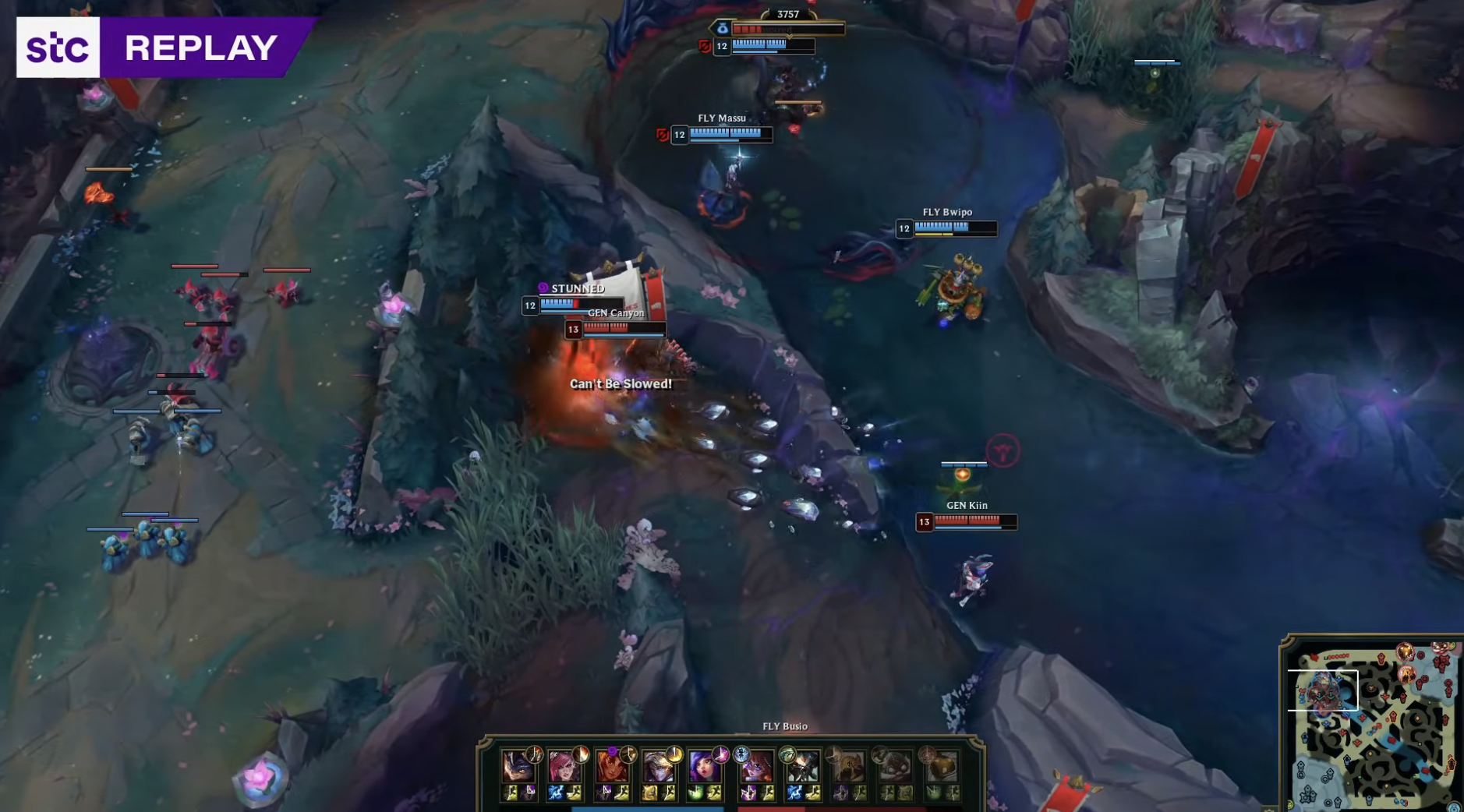The image size is (1464, 812).
Task: Click FLY Massu's nameplate
Action: point(723,117)
